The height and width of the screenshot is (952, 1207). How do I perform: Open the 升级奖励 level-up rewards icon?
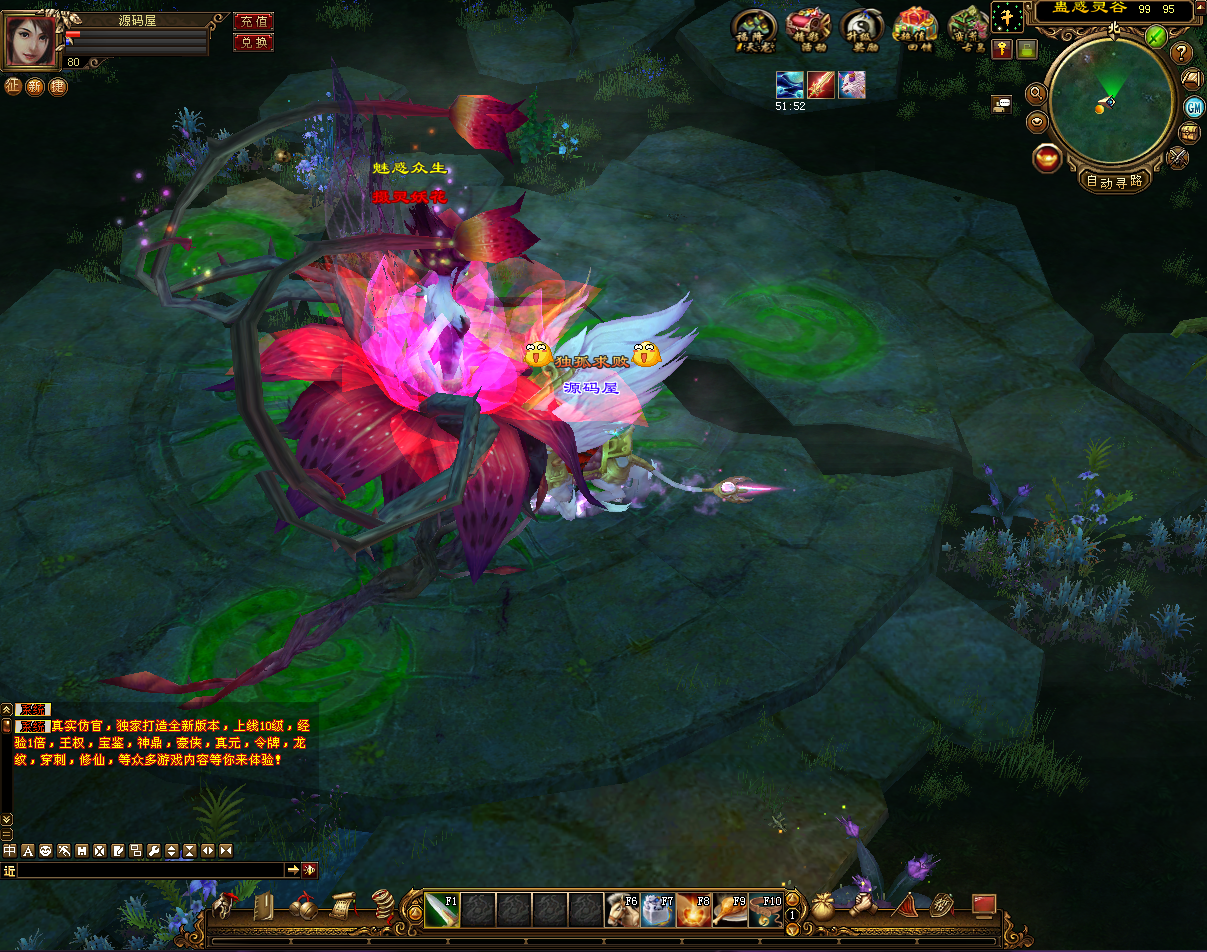point(861,29)
